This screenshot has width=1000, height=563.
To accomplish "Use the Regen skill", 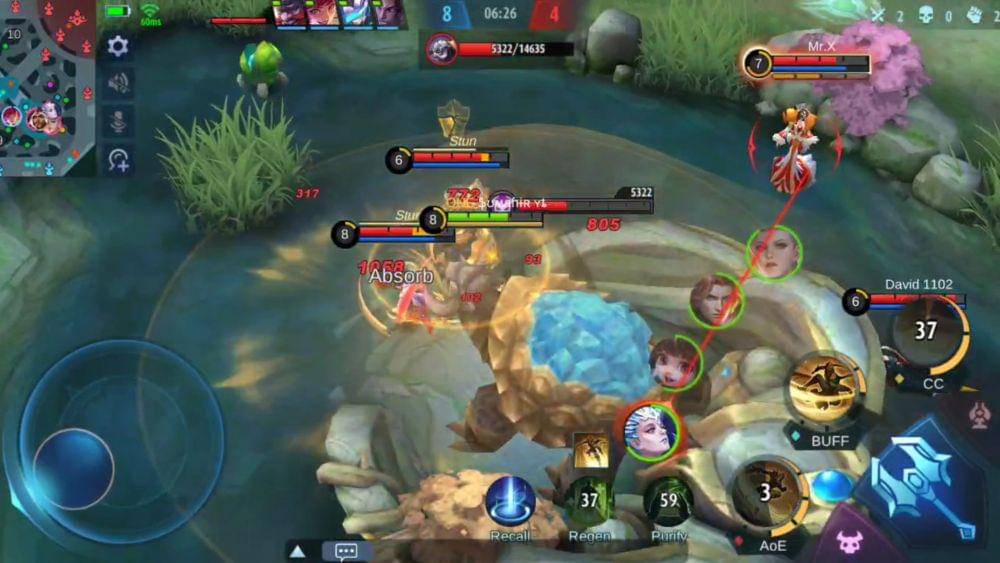I will [x=589, y=501].
